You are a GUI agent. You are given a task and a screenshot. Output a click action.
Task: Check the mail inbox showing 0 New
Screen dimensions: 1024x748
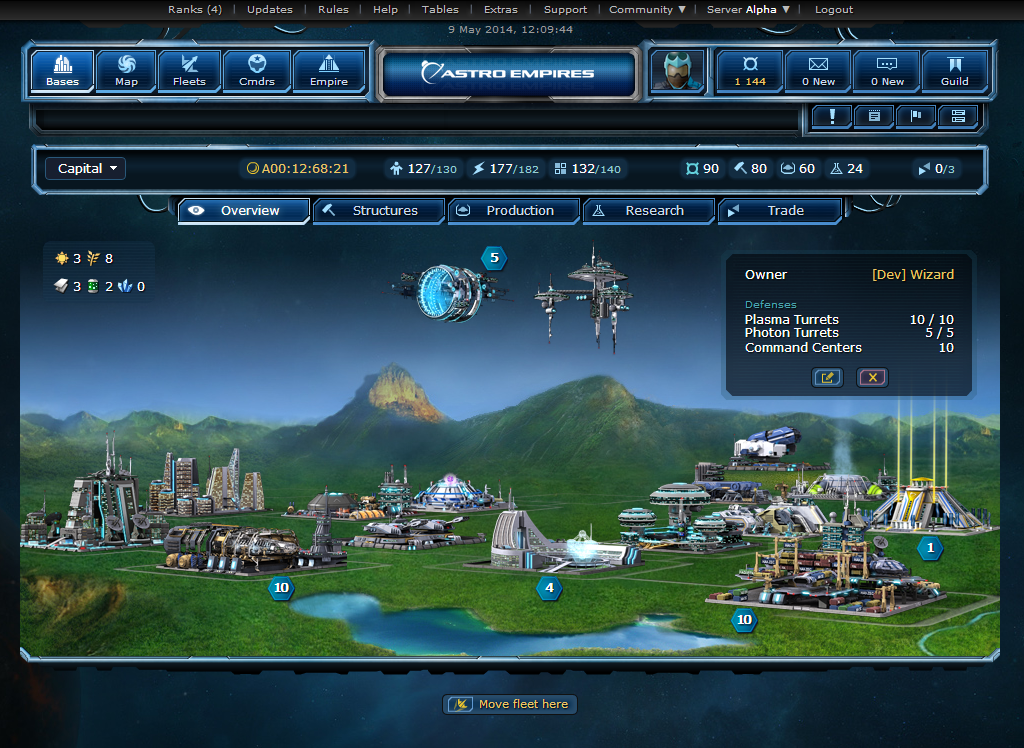(x=818, y=71)
